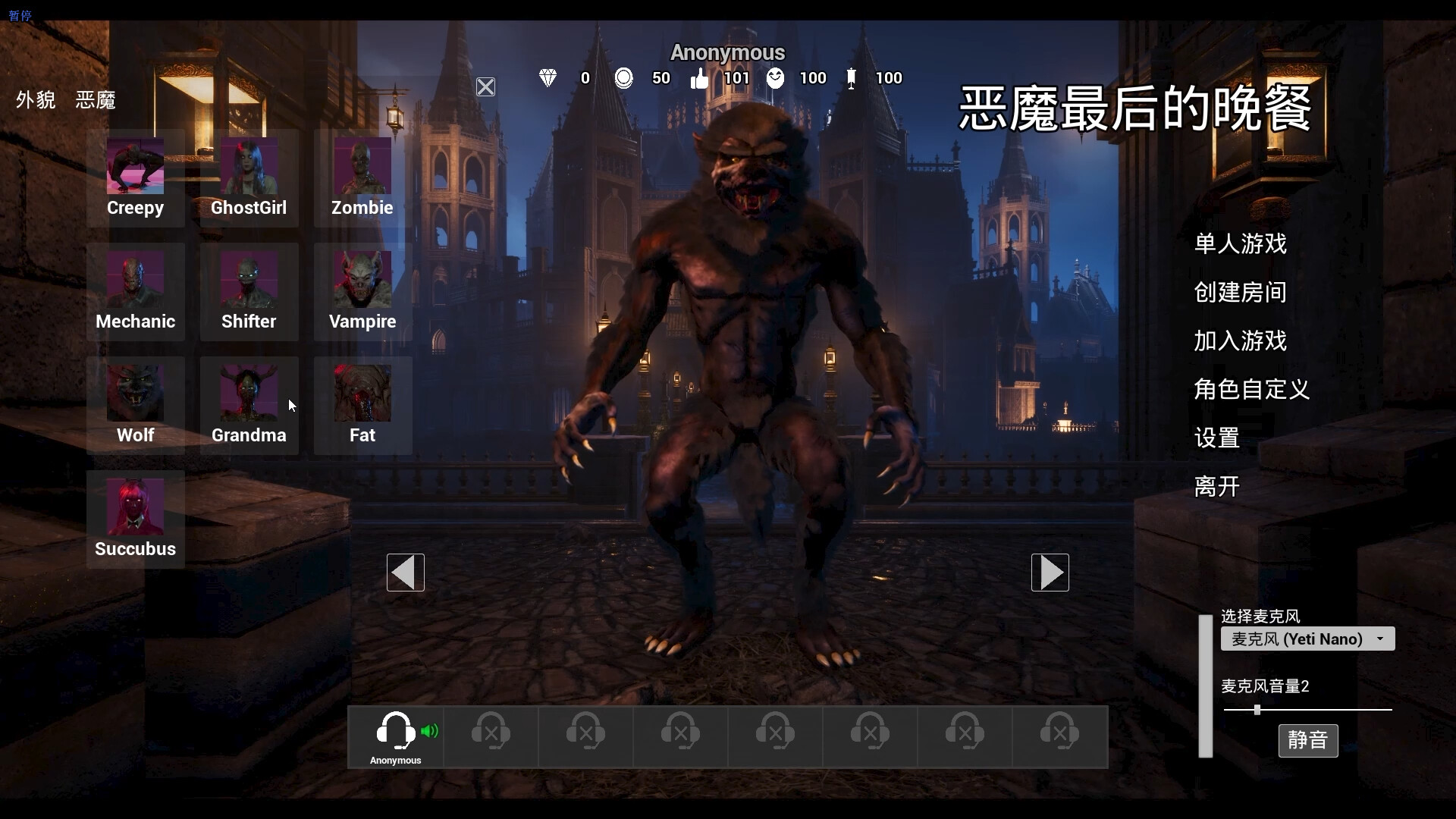Click the X close icon above the character
The width and height of the screenshot is (1456, 819).
click(x=485, y=86)
